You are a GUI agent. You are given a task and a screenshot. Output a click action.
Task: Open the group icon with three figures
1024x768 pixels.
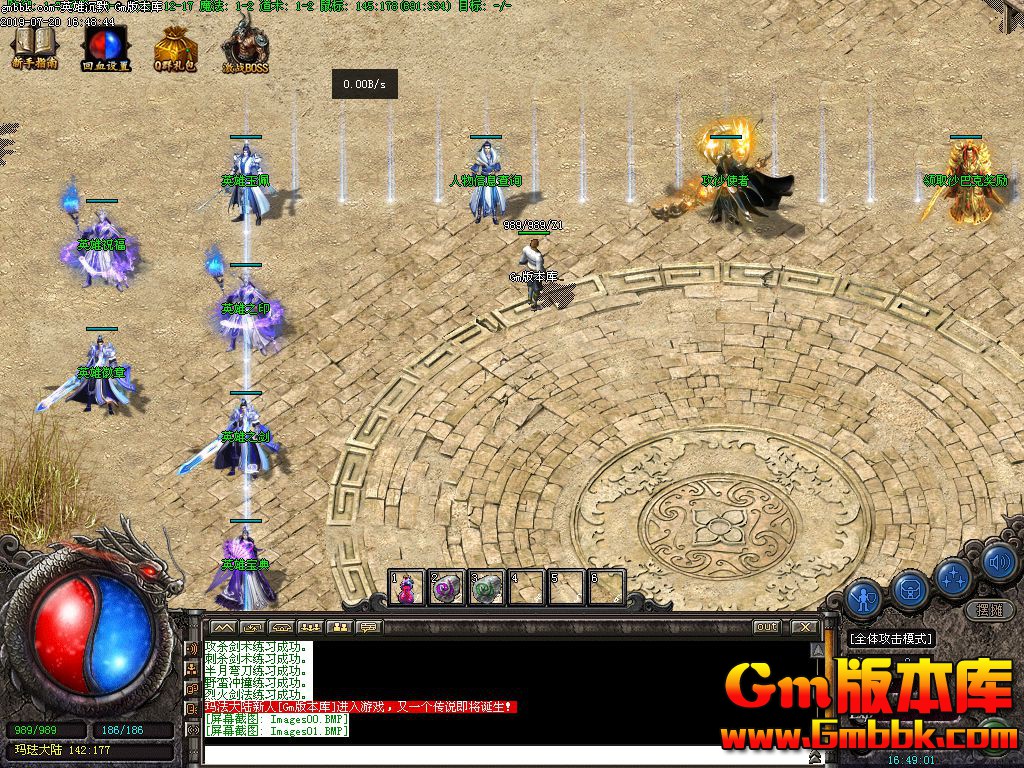tap(309, 627)
